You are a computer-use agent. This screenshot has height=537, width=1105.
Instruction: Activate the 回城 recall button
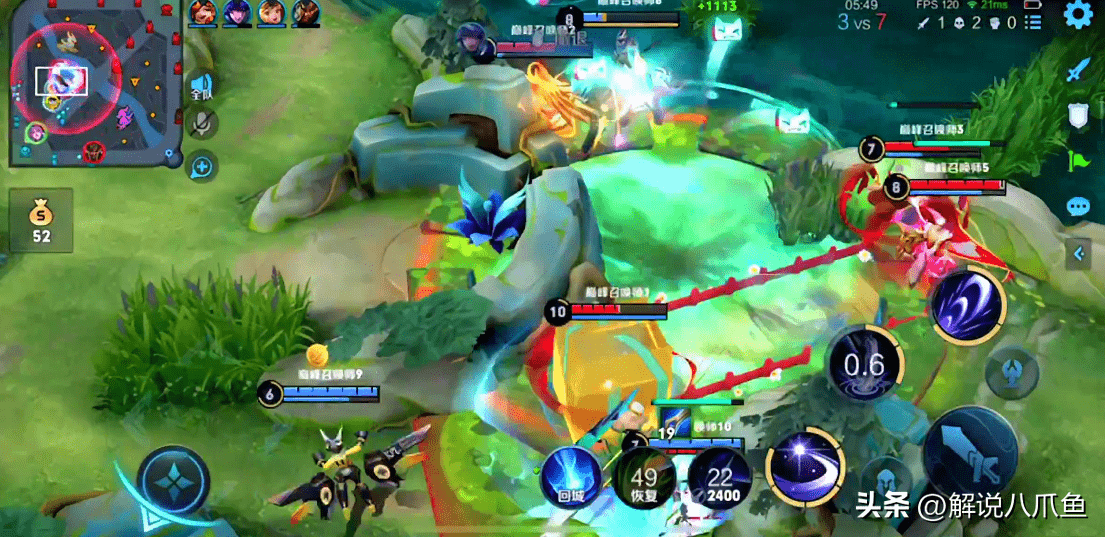570,476
